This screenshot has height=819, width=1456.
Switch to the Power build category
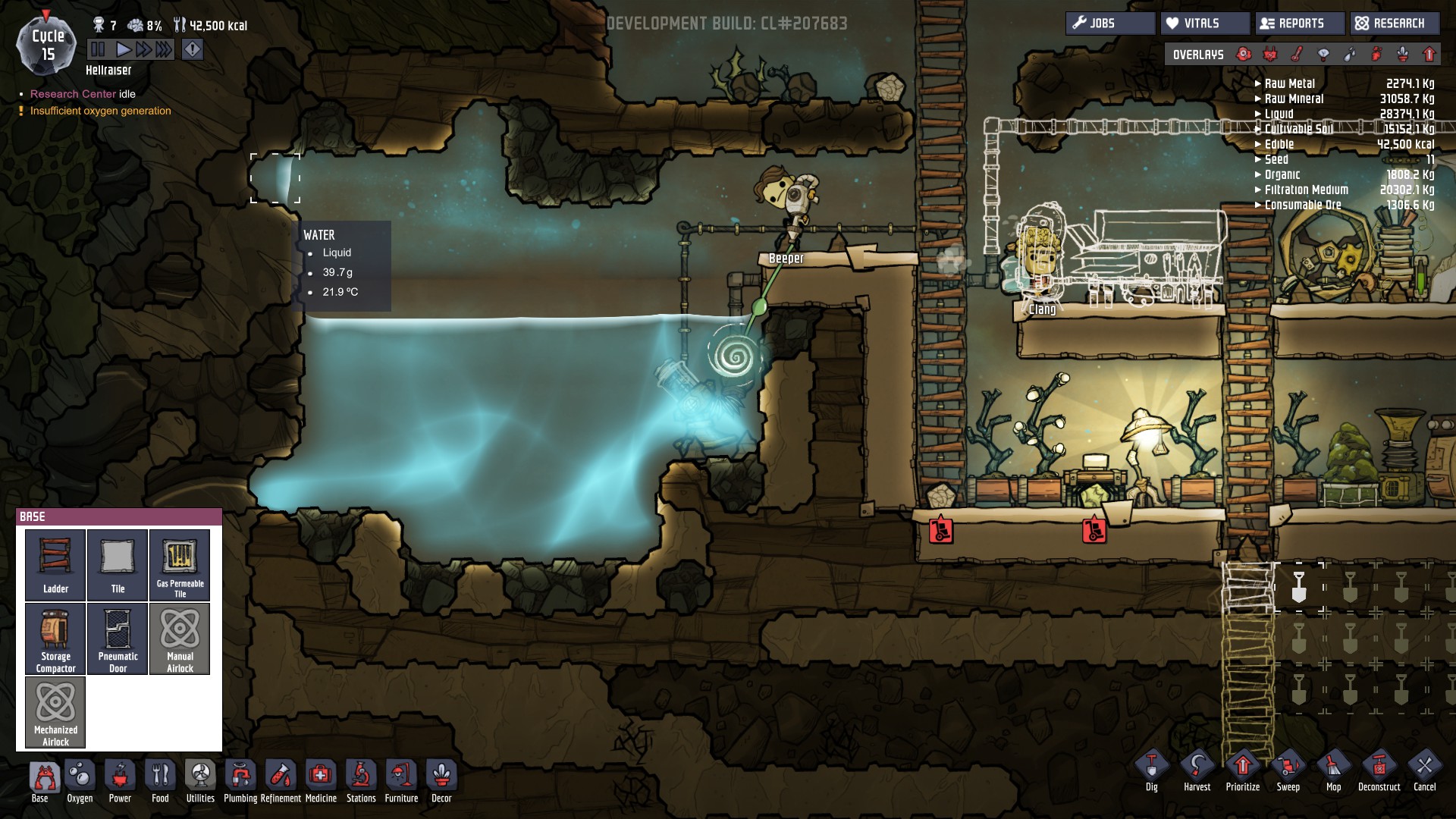[120, 781]
